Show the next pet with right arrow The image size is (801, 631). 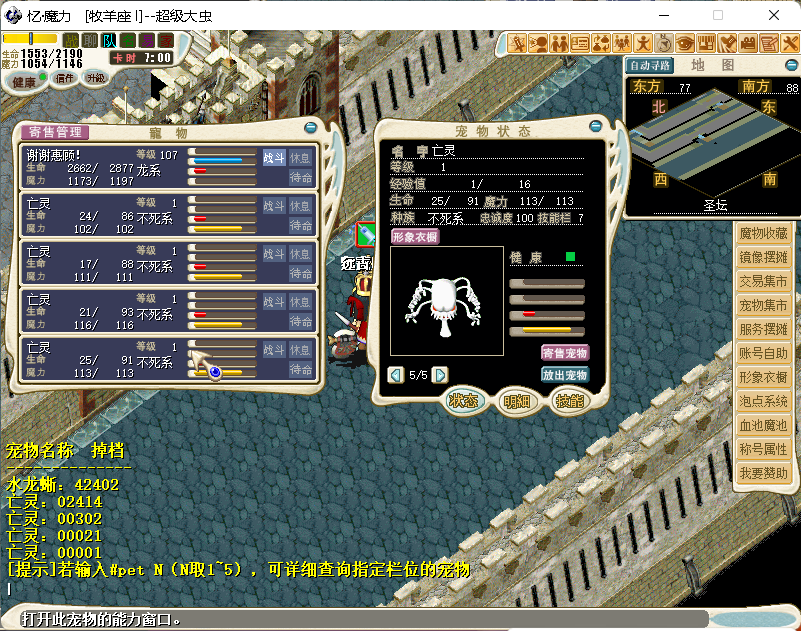[x=439, y=375]
